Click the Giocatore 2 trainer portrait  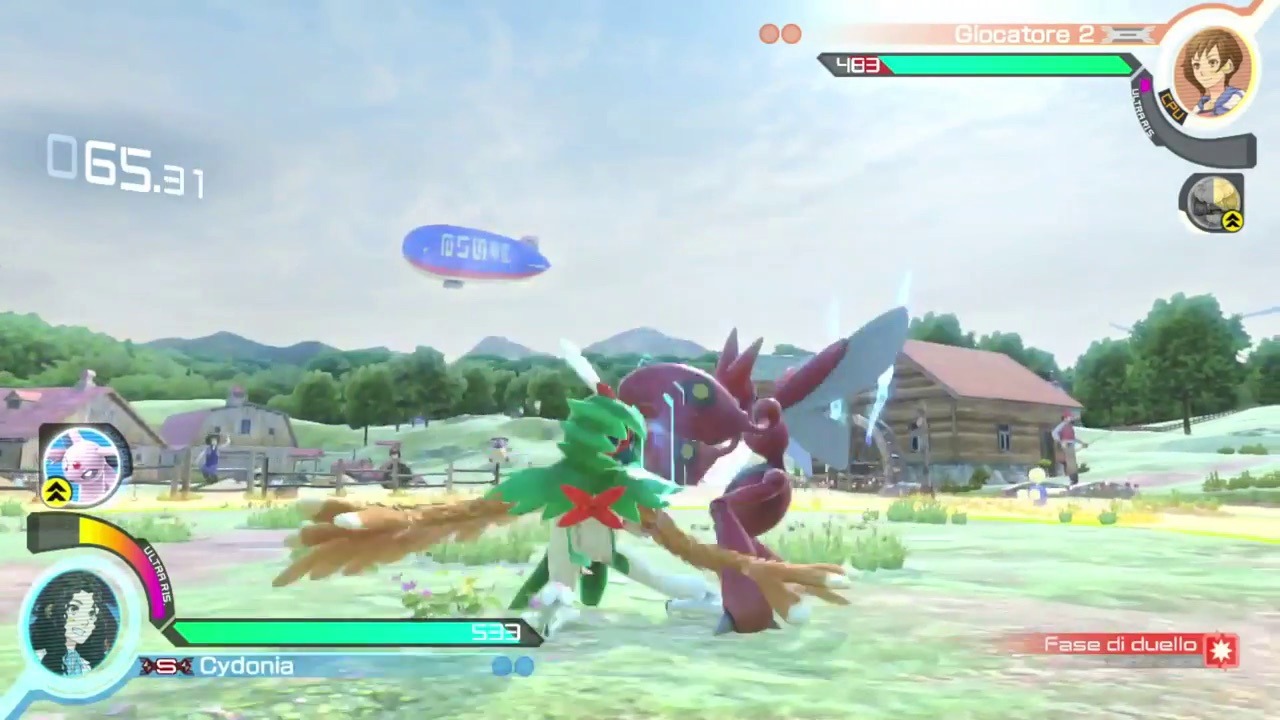tap(1213, 70)
